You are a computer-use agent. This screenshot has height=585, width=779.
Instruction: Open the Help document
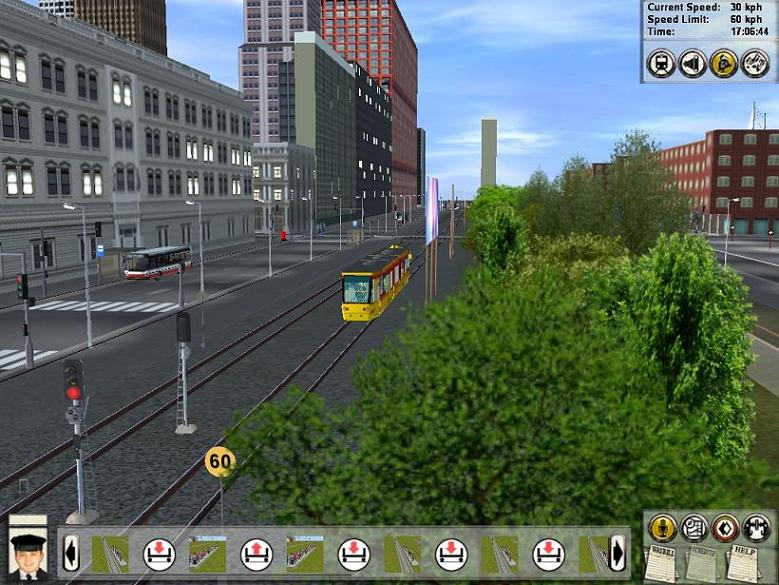[742, 563]
